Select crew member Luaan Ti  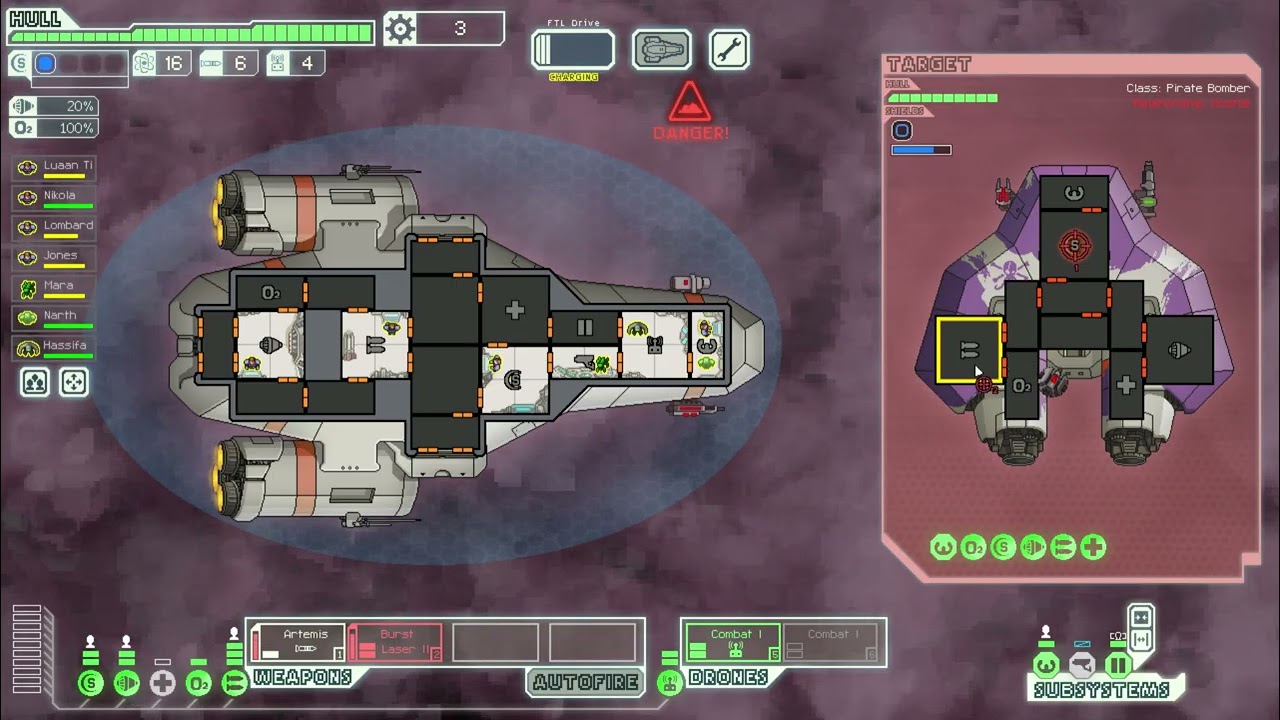coord(55,167)
